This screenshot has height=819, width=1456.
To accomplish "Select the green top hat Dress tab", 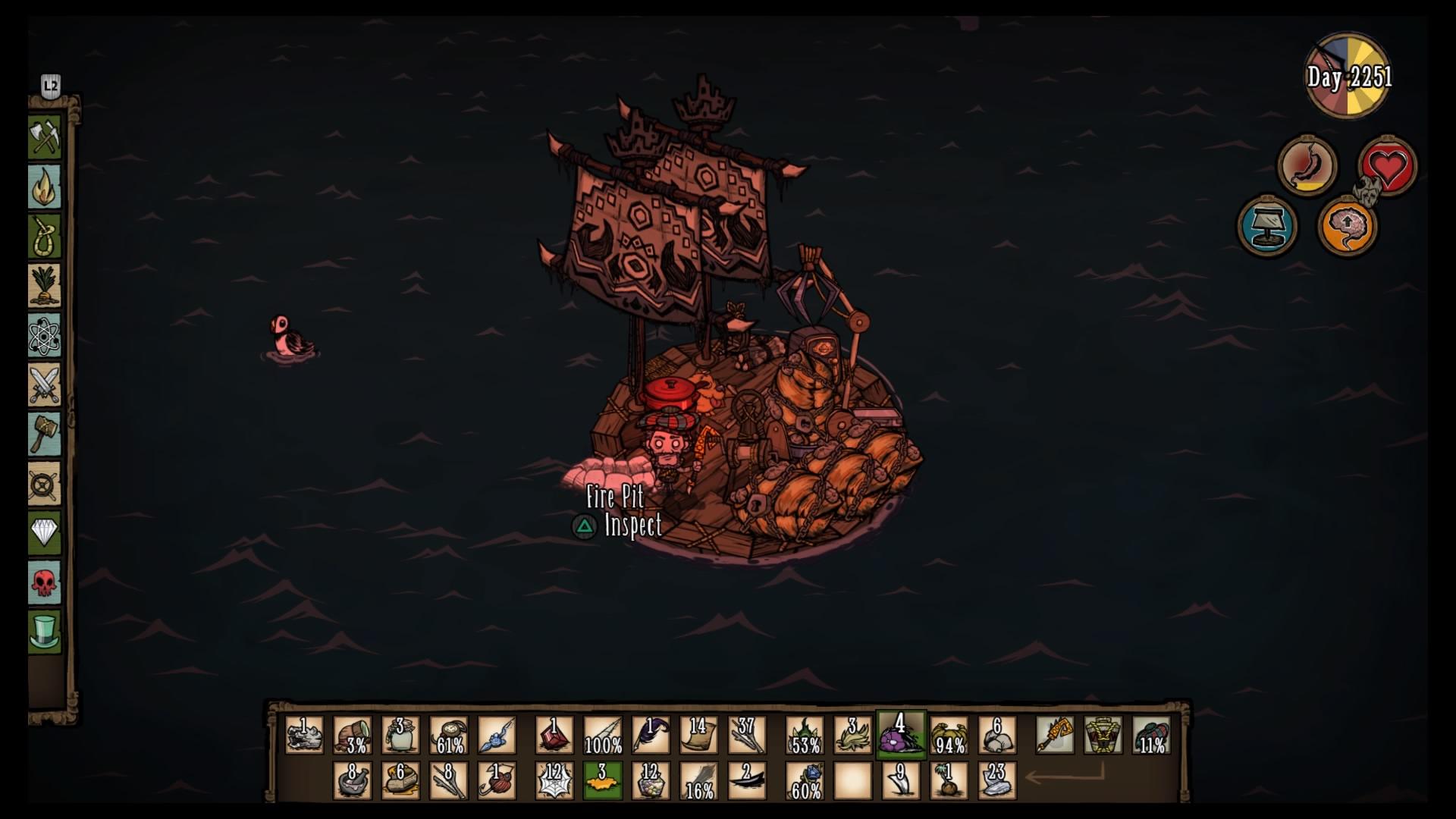I will pyautogui.click(x=45, y=631).
